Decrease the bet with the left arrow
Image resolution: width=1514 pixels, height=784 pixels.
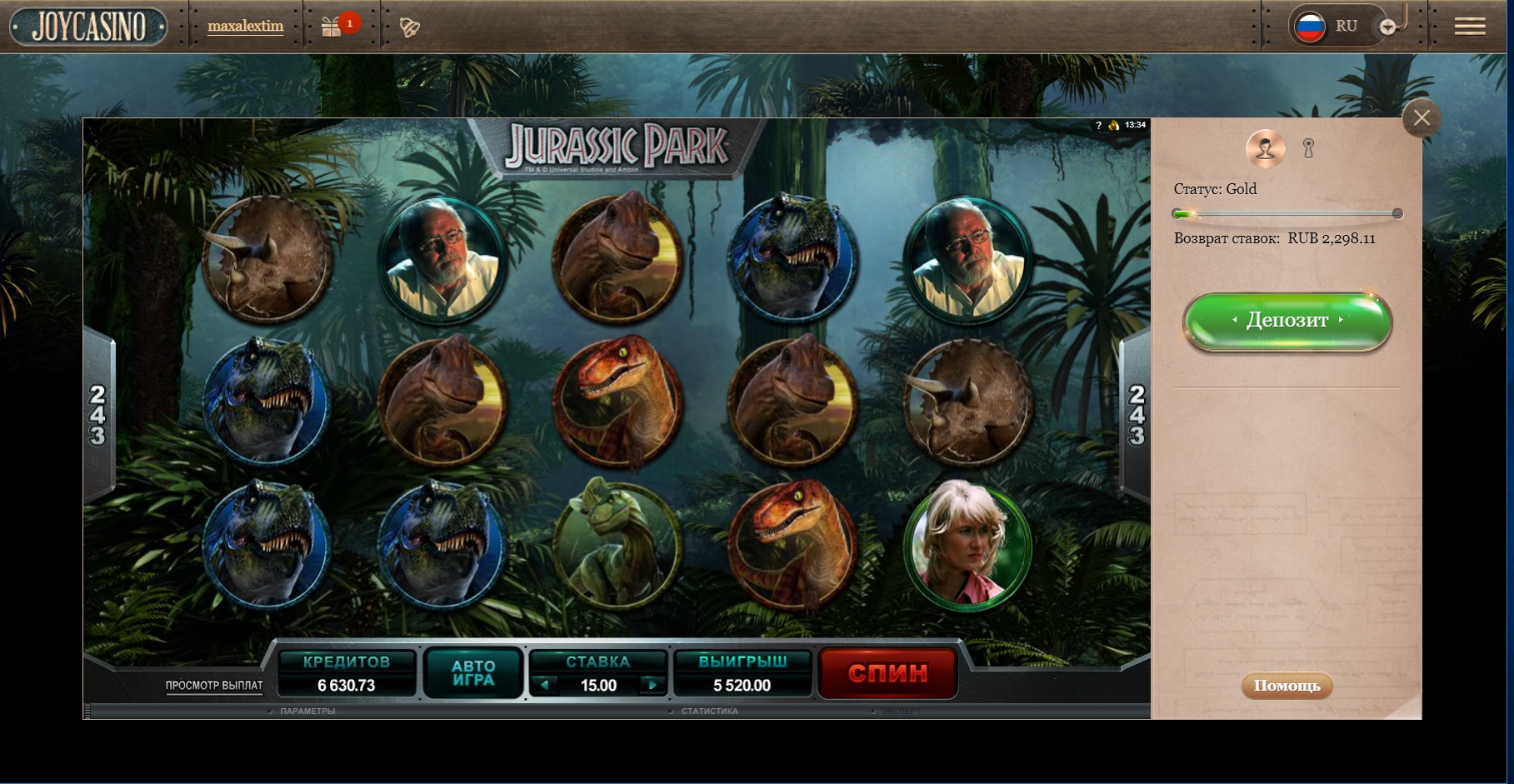[x=545, y=685]
